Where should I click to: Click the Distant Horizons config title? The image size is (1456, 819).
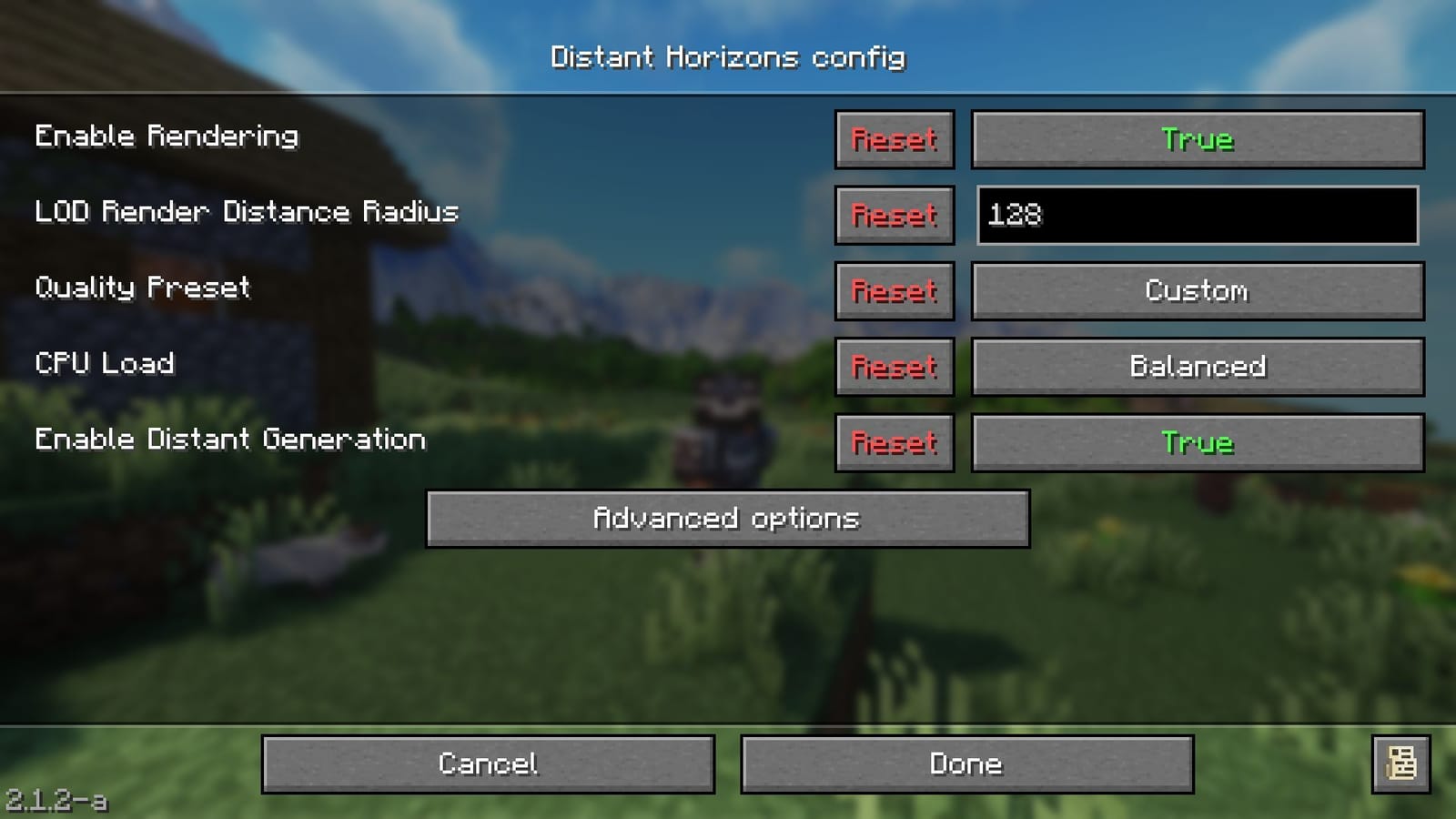tap(727, 56)
